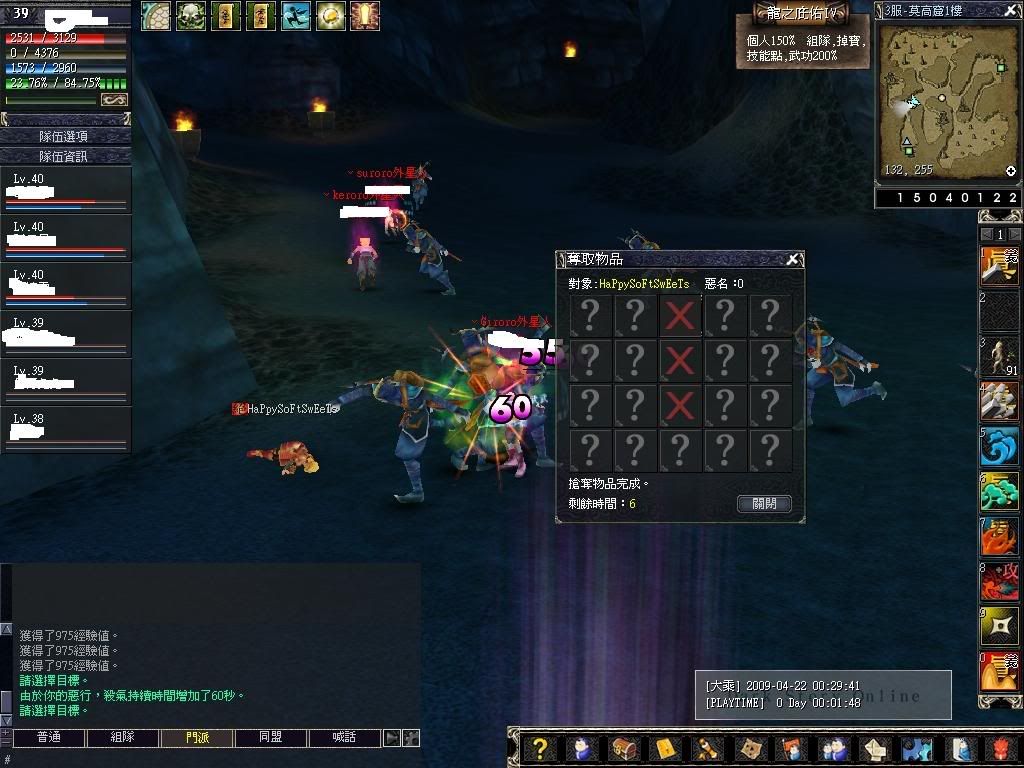Viewport: 1024px width, 768px height.
Task: Switch to the 組隊 chat tab
Action: coord(122,738)
